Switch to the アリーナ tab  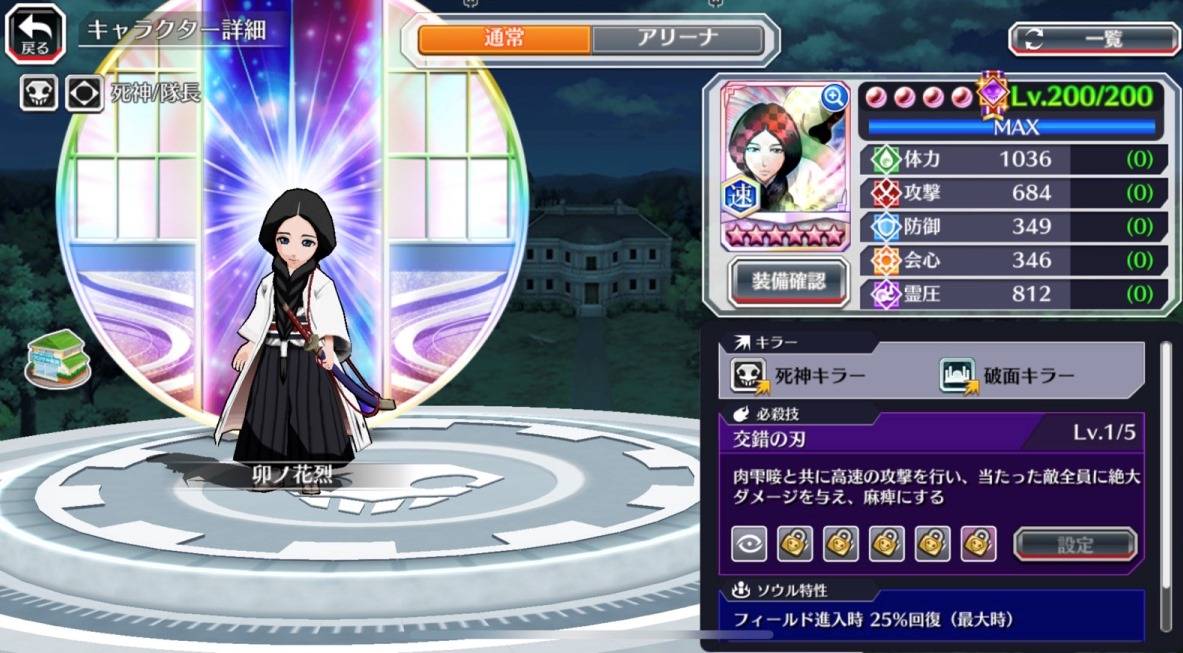(x=677, y=39)
